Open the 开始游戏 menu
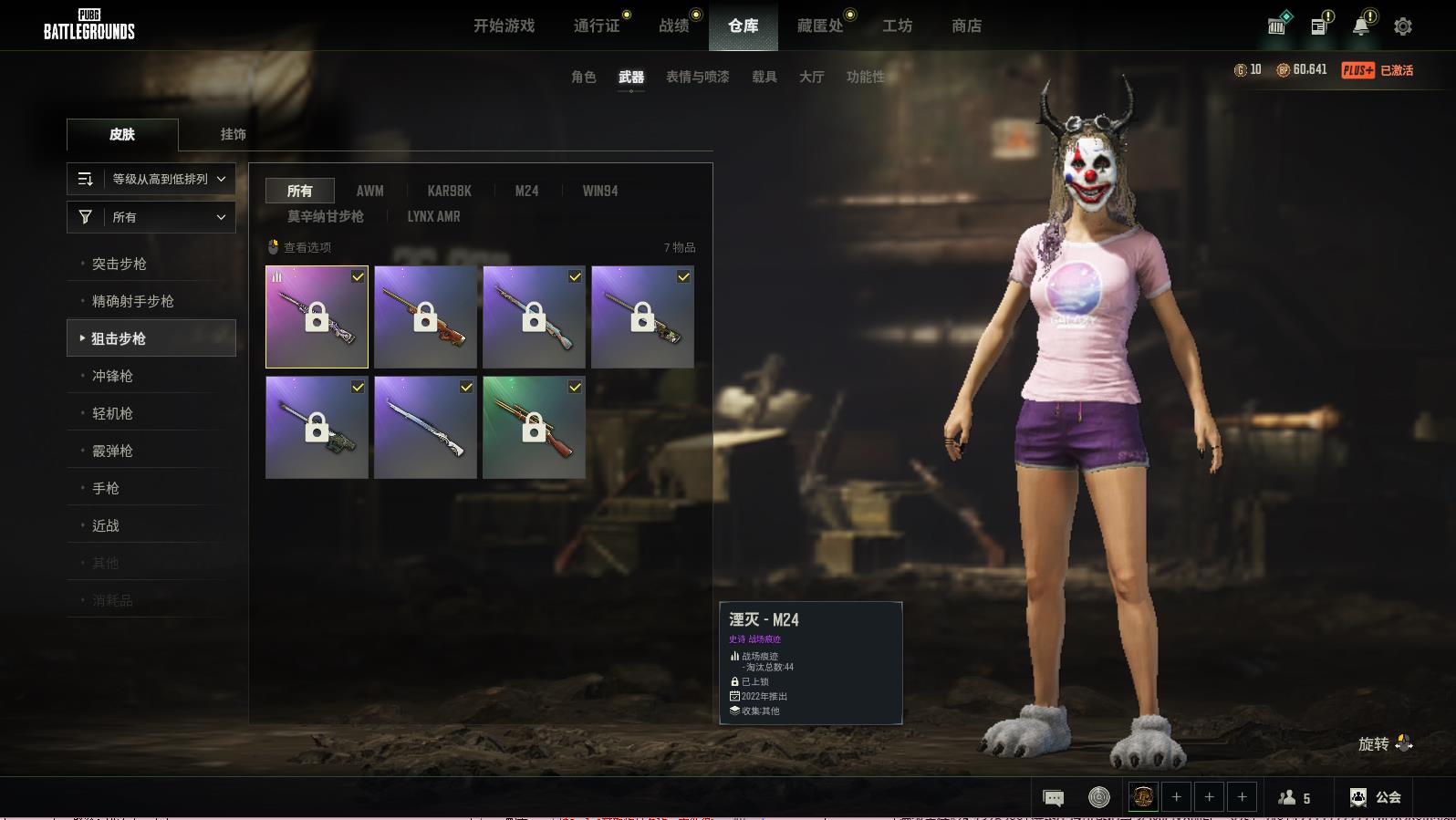 point(504,26)
